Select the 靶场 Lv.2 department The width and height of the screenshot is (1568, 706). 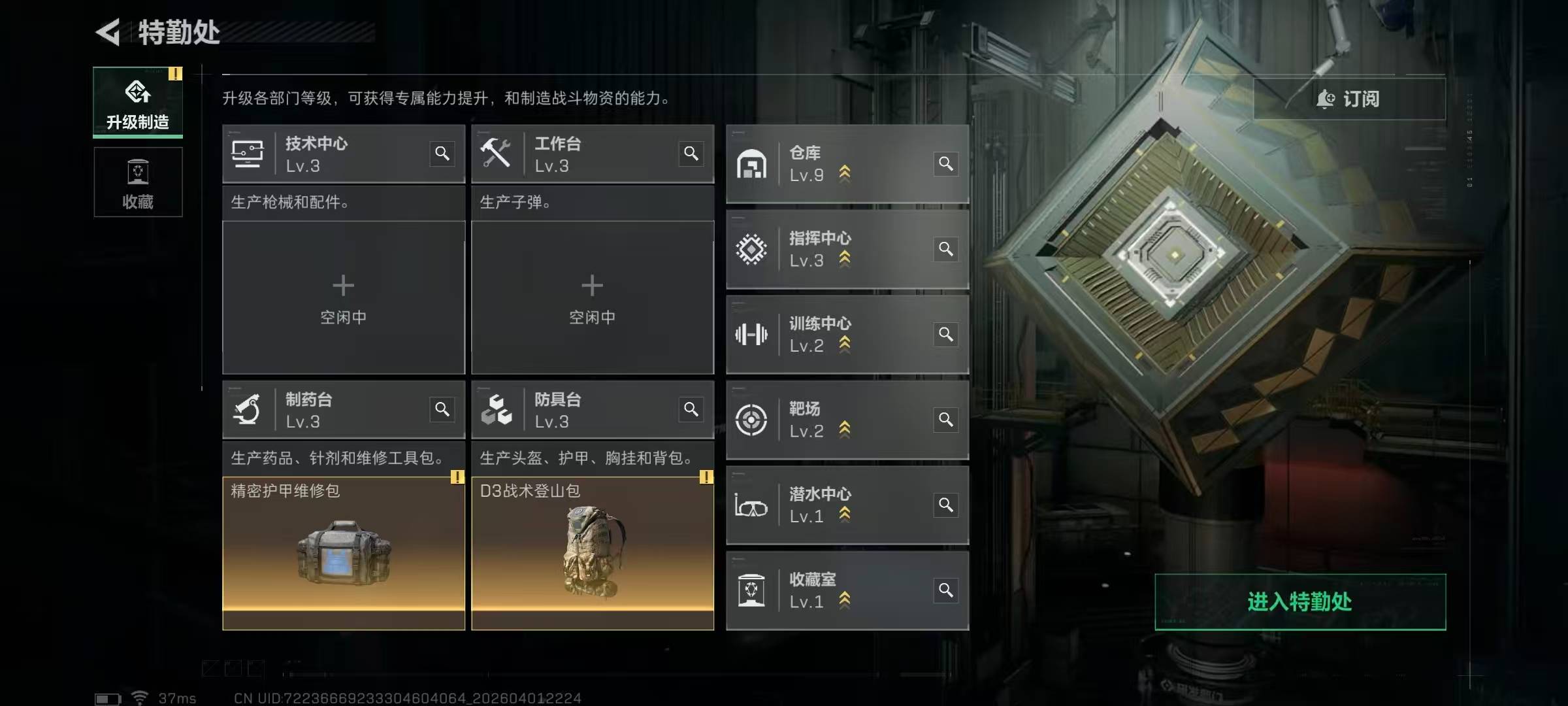click(x=830, y=420)
